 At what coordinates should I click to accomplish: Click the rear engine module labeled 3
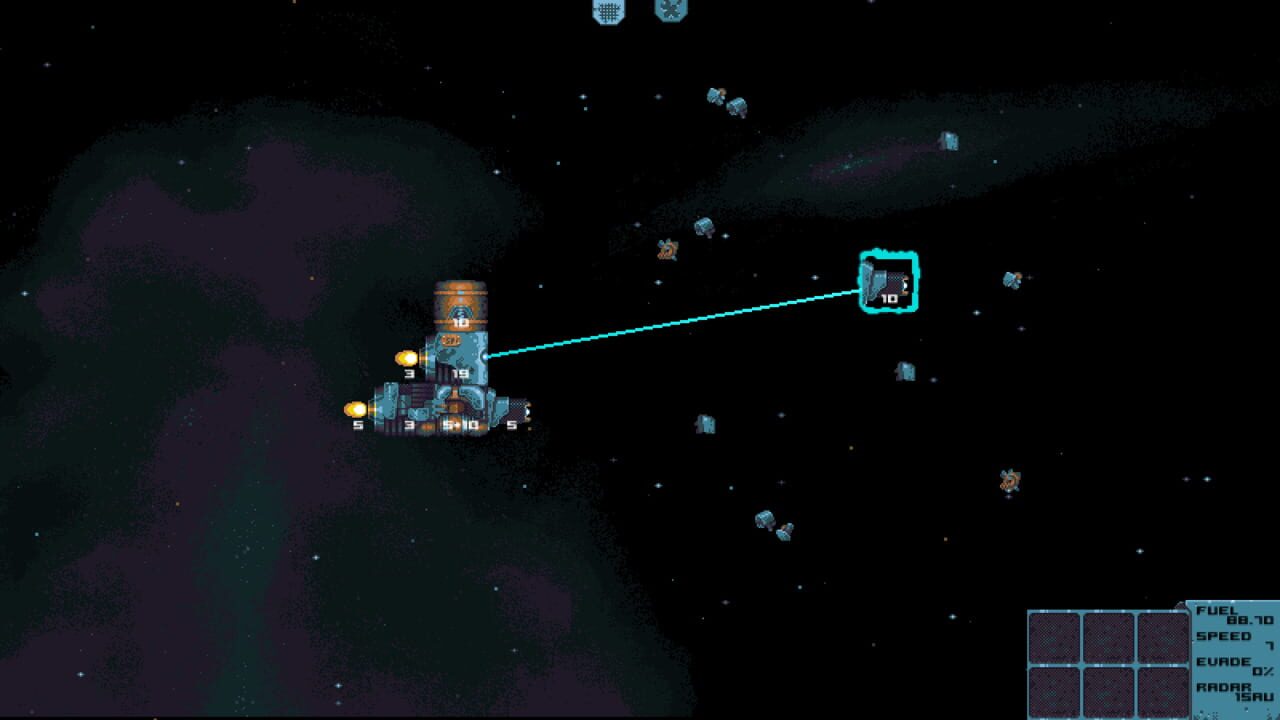408,415
